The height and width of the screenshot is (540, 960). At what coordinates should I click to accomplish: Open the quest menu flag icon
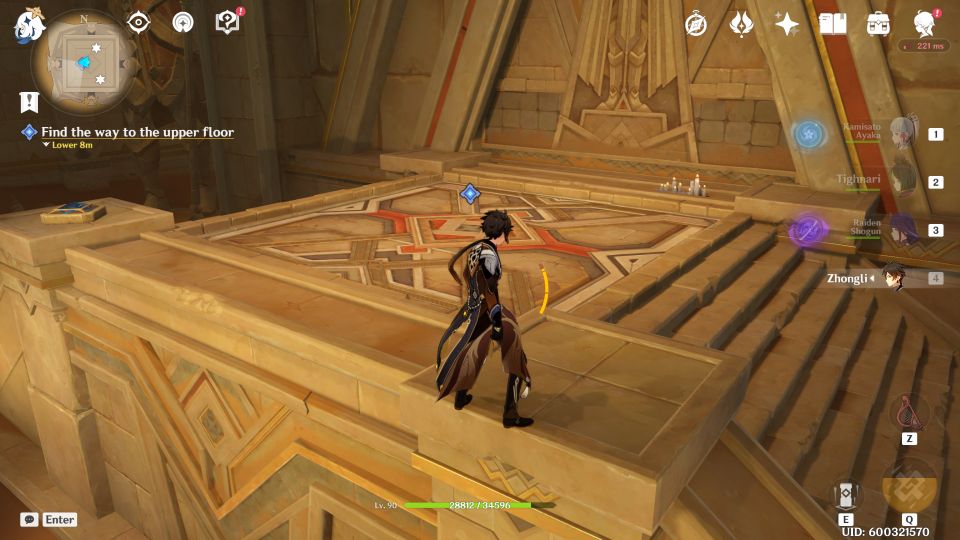pos(29,101)
